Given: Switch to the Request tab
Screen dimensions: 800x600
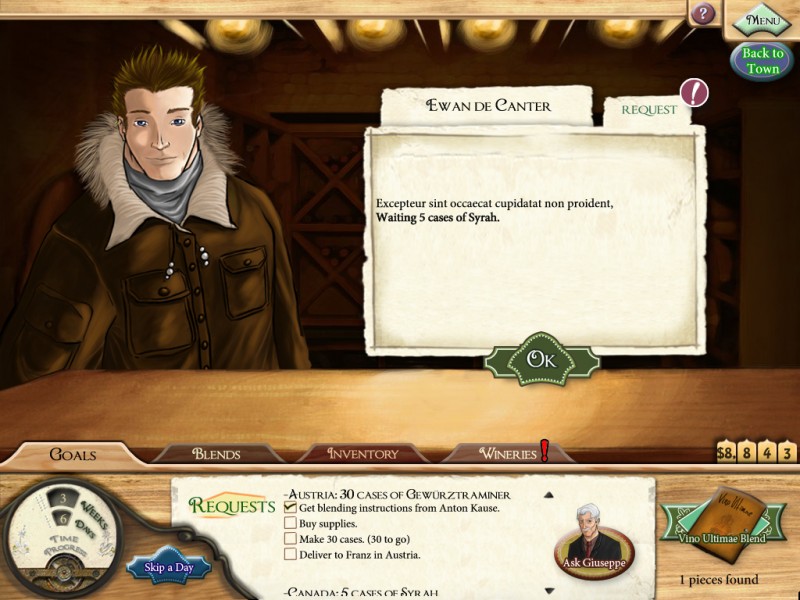Looking at the screenshot, I should [649, 110].
